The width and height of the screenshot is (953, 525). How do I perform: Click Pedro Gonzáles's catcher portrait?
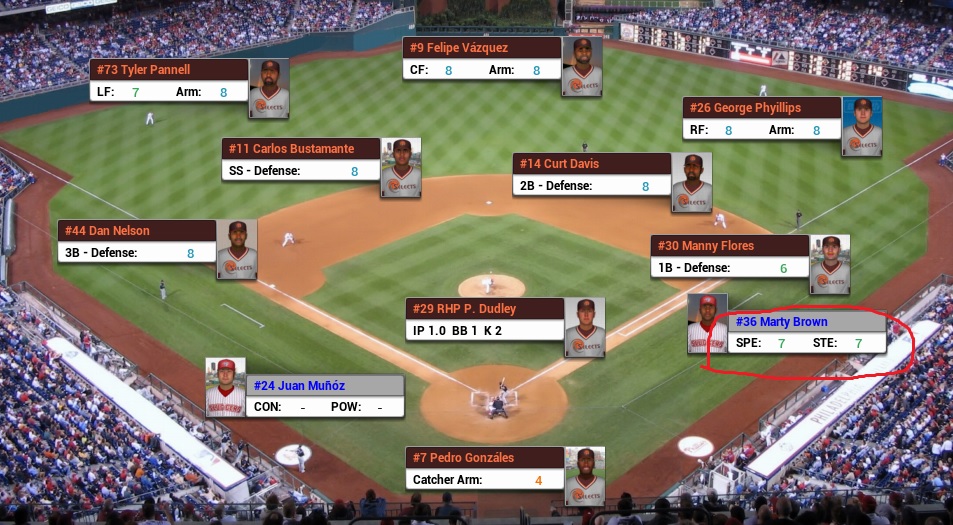pyautogui.click(x=585, y=476)
